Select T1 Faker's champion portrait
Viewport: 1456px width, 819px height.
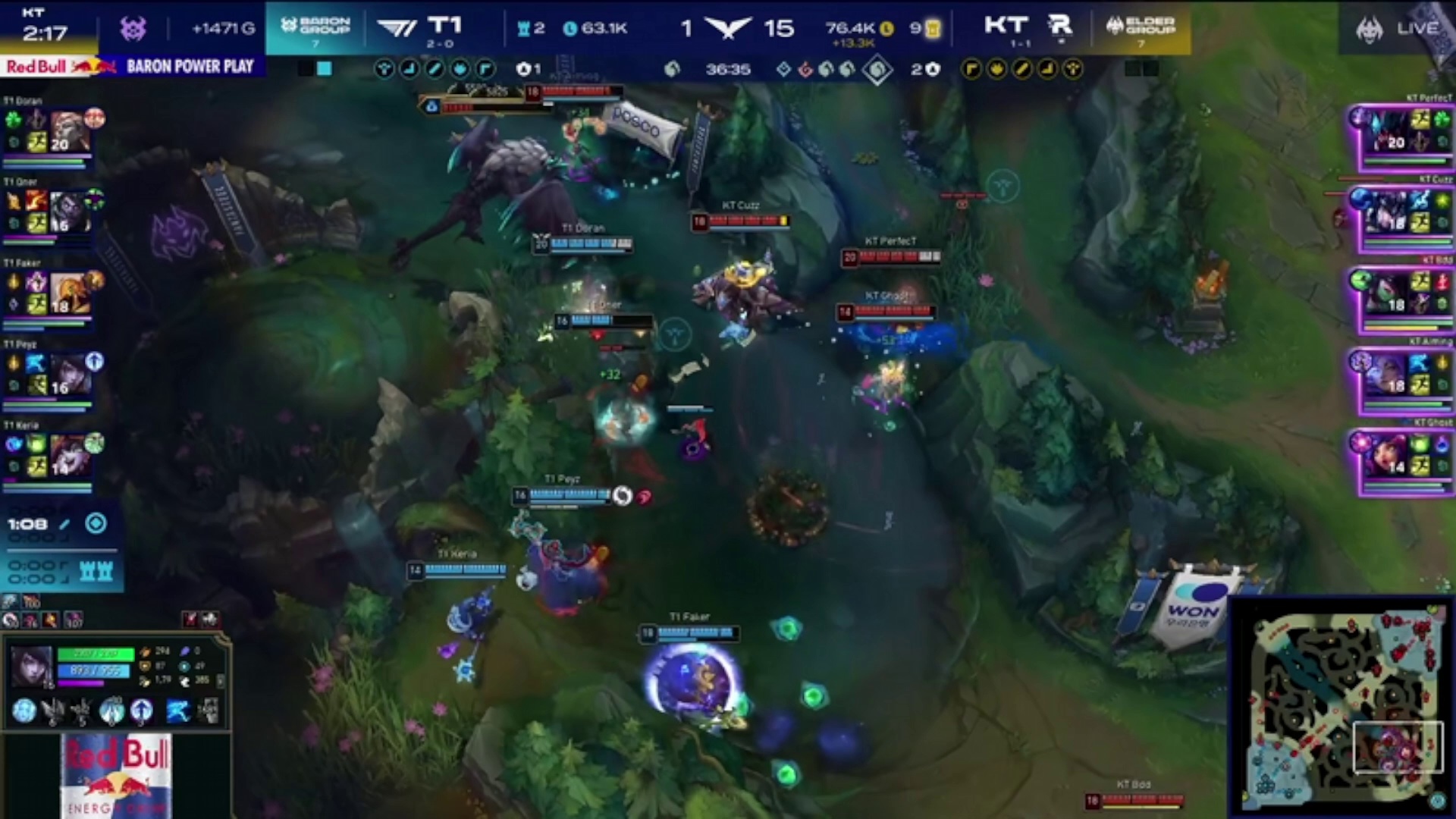pyautogui.click(x=70, y=293)
